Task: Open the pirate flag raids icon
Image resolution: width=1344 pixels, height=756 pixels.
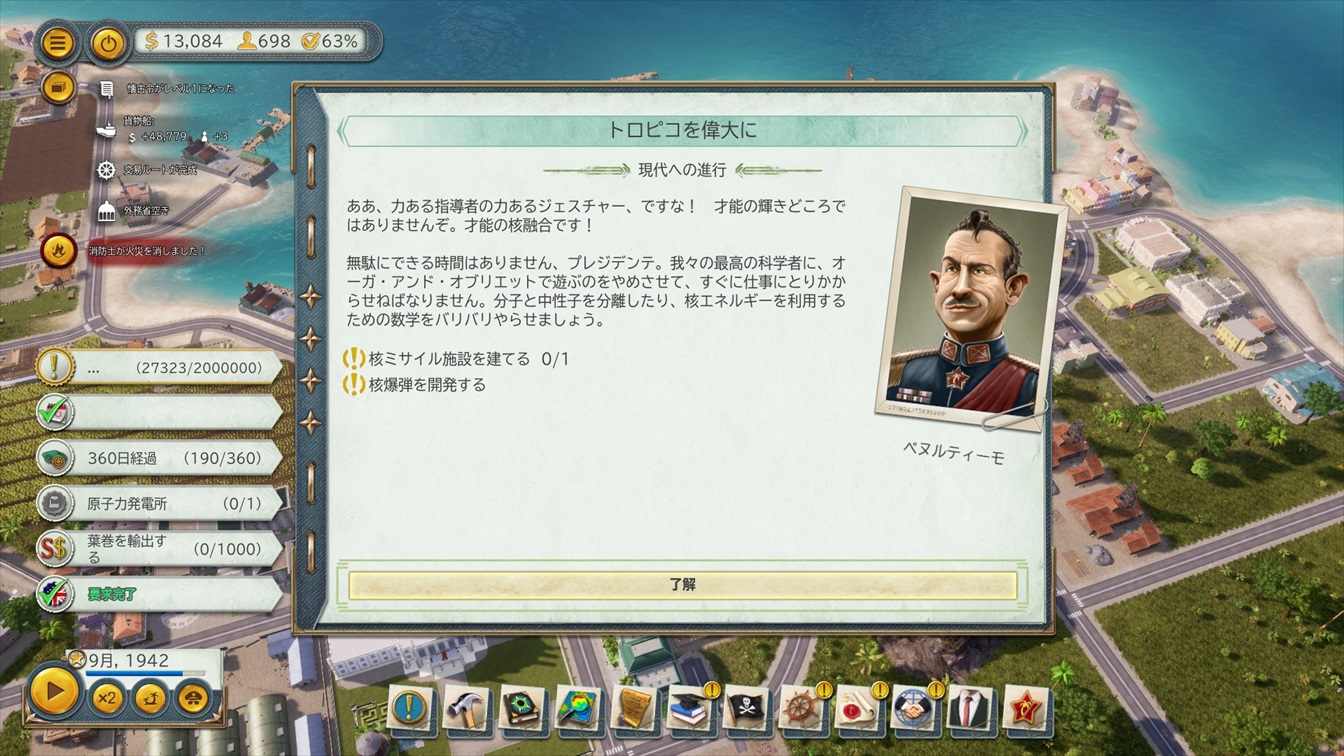Action: (746, 709)
